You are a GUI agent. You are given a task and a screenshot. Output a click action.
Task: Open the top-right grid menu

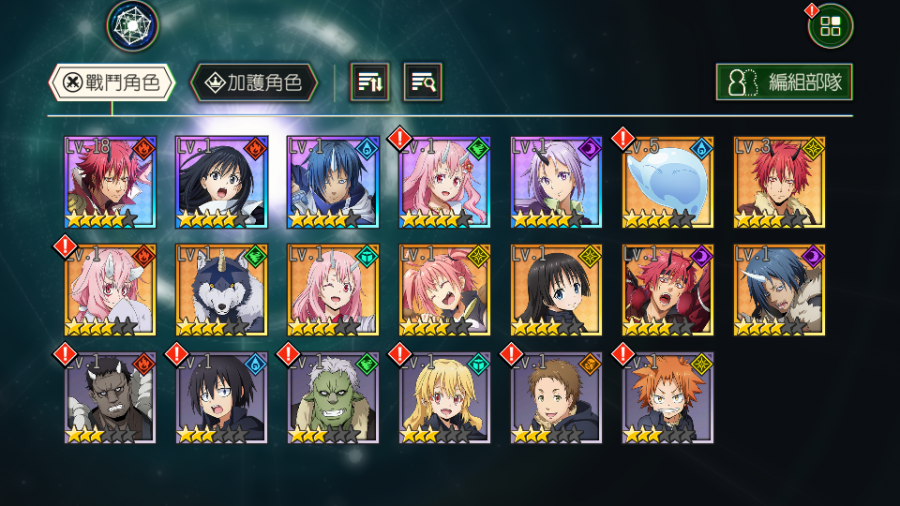tap(830, 26)
